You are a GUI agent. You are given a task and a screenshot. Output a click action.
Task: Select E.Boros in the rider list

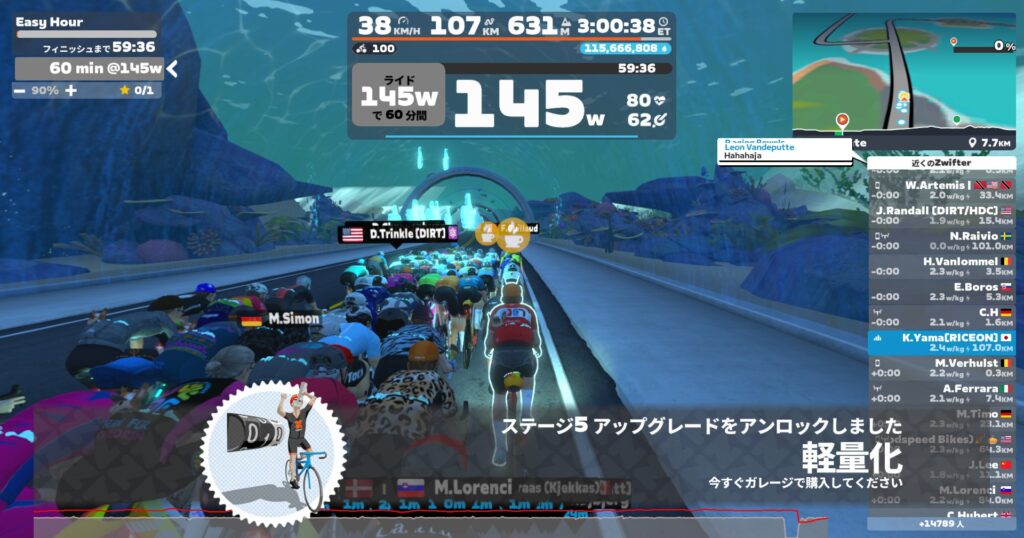point(941,291)
